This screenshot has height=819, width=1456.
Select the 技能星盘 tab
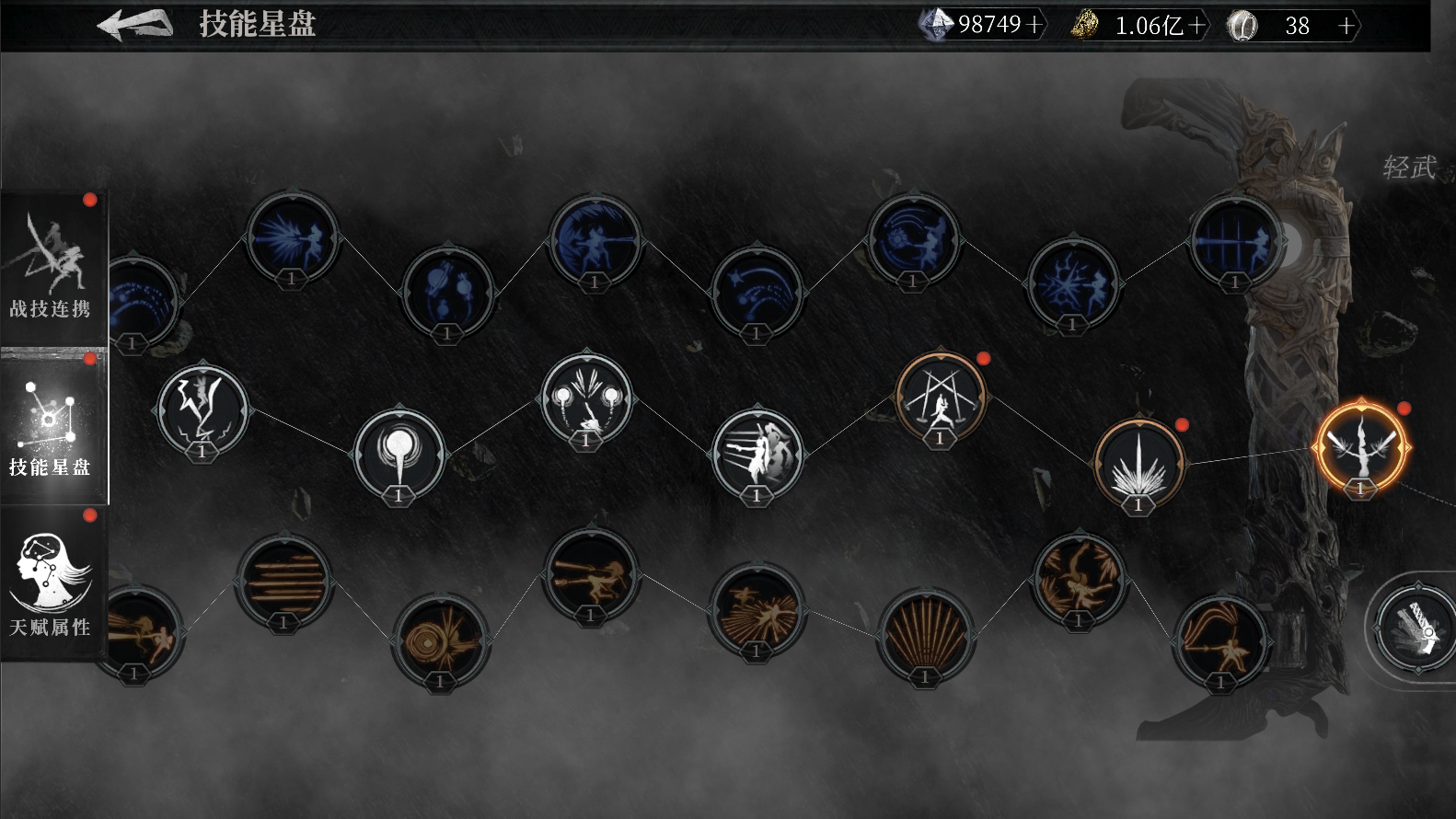52,428
